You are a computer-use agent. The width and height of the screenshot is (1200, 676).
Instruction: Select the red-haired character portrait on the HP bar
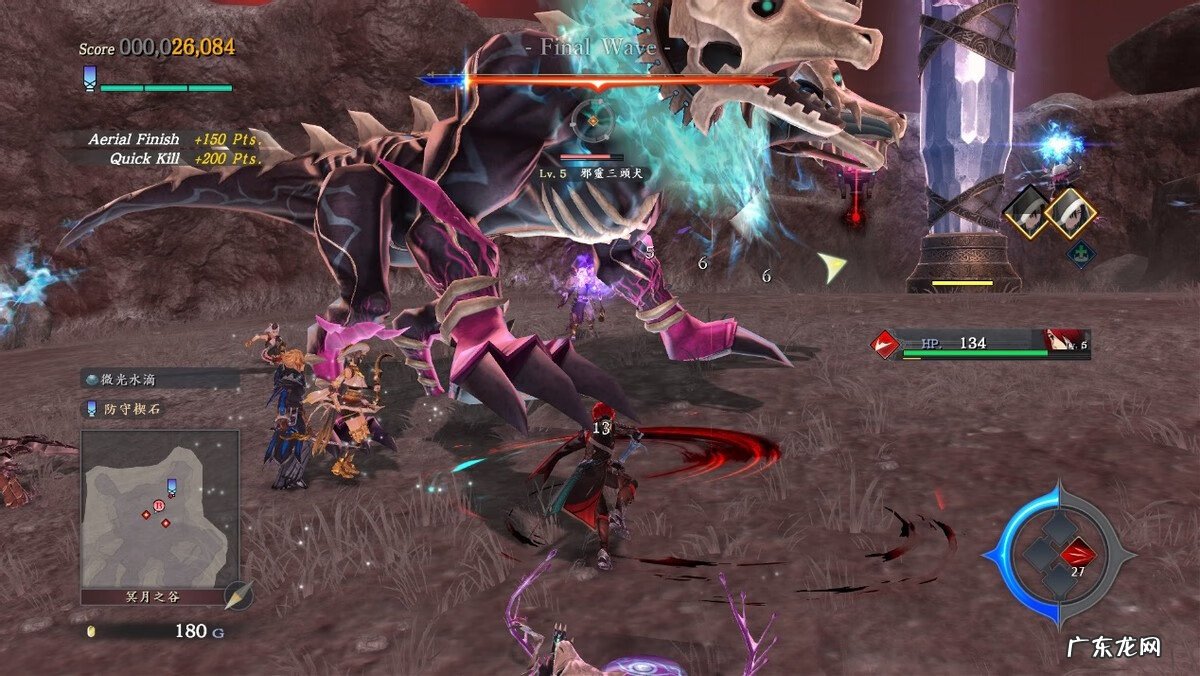click(1058, 341)
